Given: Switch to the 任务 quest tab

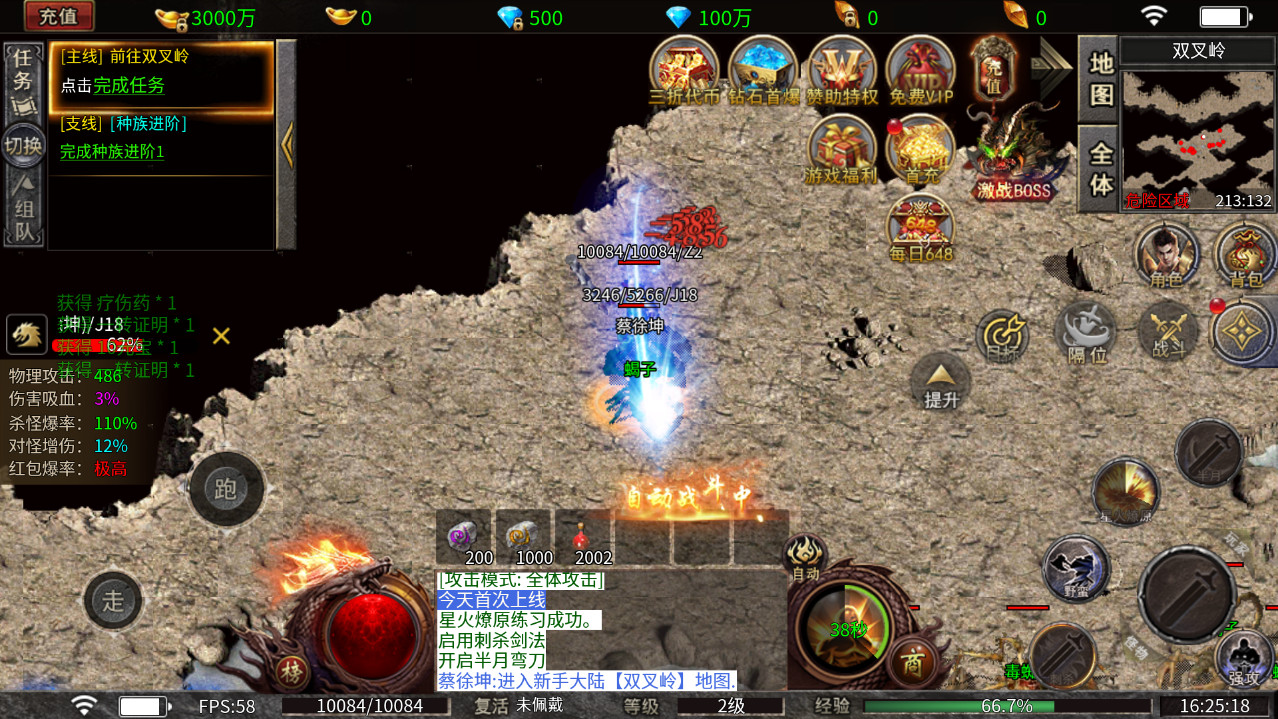Looking at the screenshot, I should [22, 80].
